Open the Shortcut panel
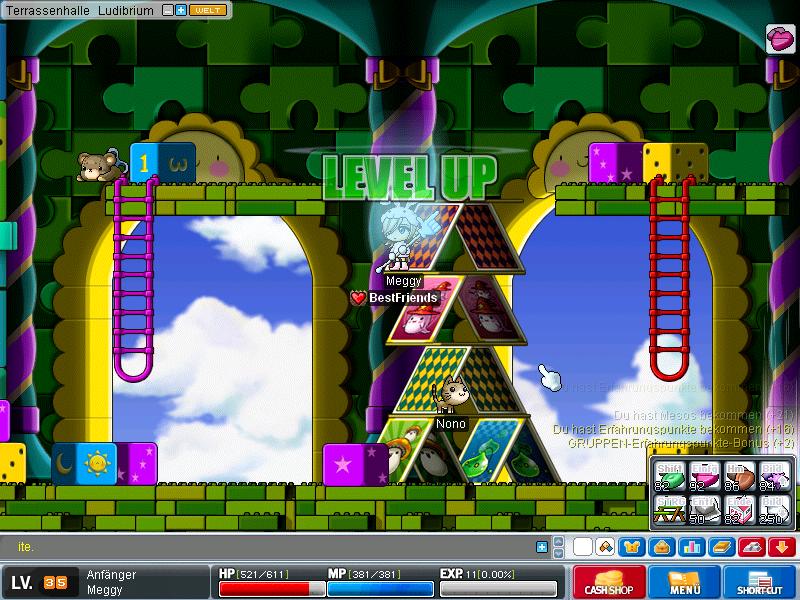The image size is (800, 600). (765, 582)
